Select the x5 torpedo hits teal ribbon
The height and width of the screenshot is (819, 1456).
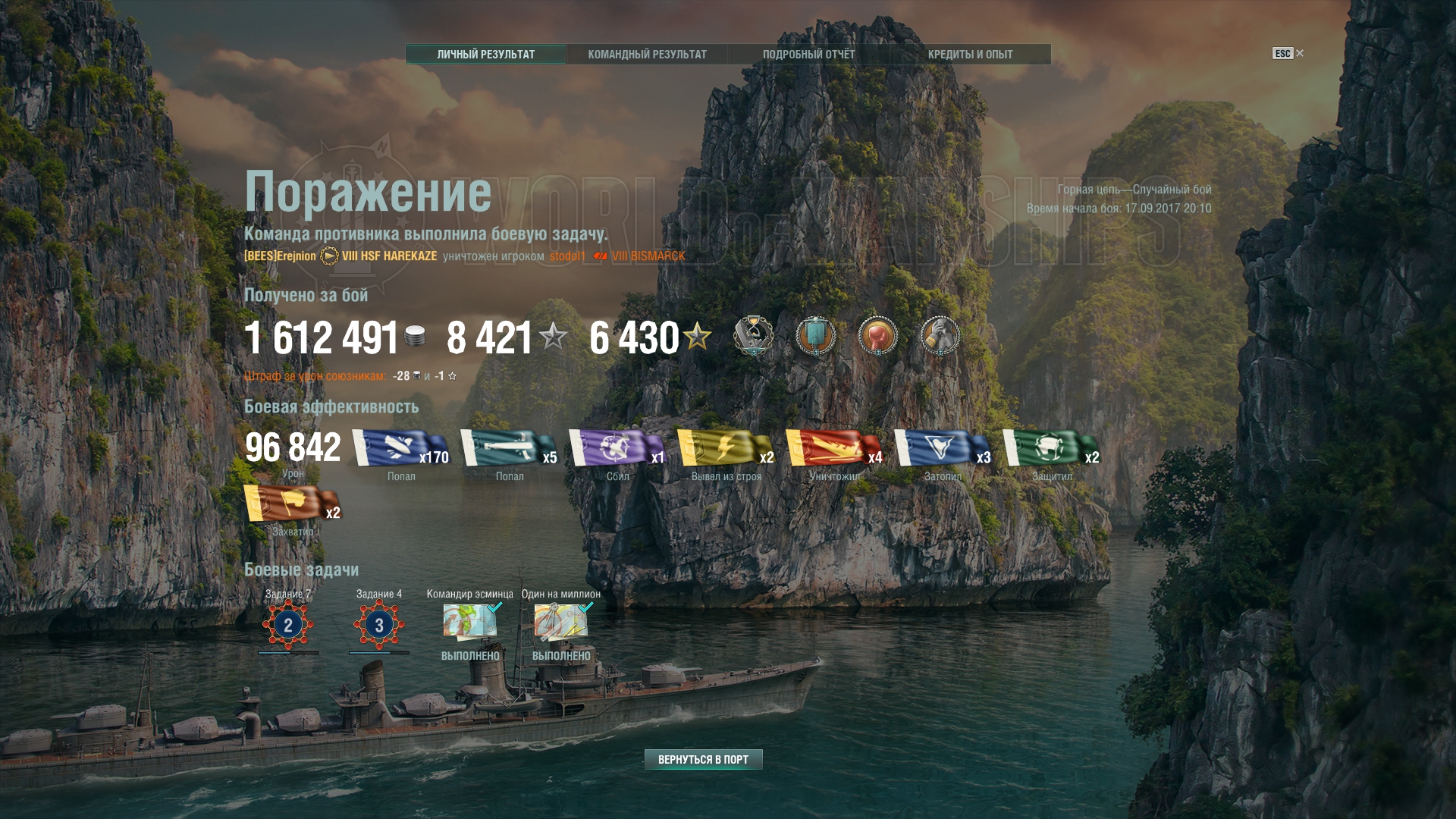(508, 448)
